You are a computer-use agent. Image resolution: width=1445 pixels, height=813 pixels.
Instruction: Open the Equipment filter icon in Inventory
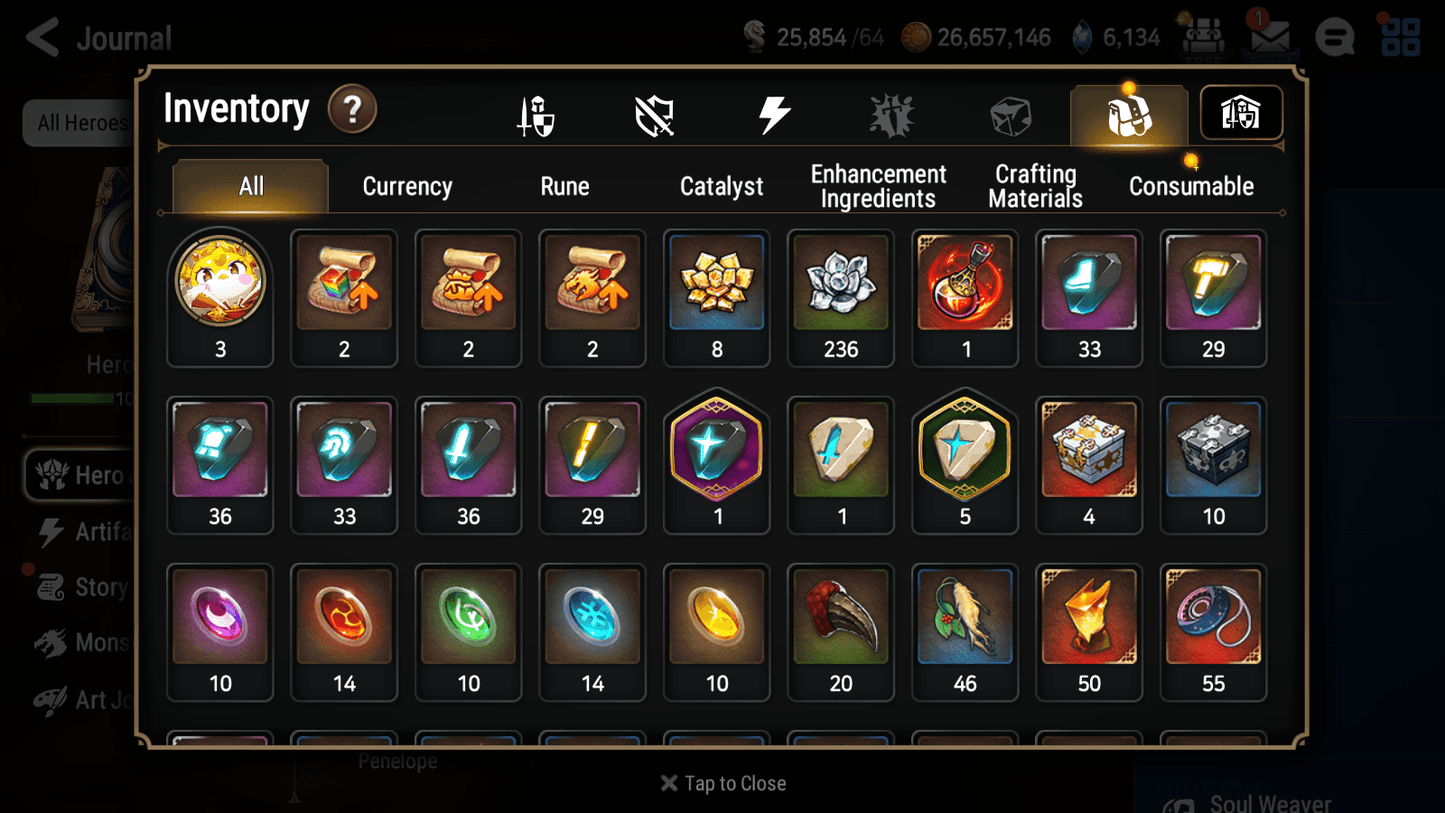coord(537,114)
